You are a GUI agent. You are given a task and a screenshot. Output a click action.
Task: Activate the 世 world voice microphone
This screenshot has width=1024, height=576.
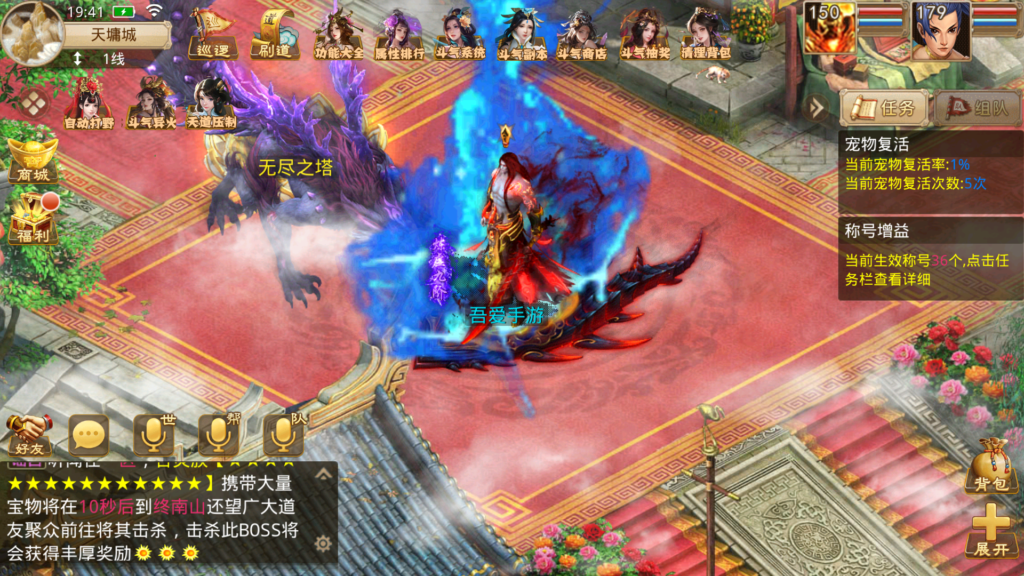[x=154, y=434]
